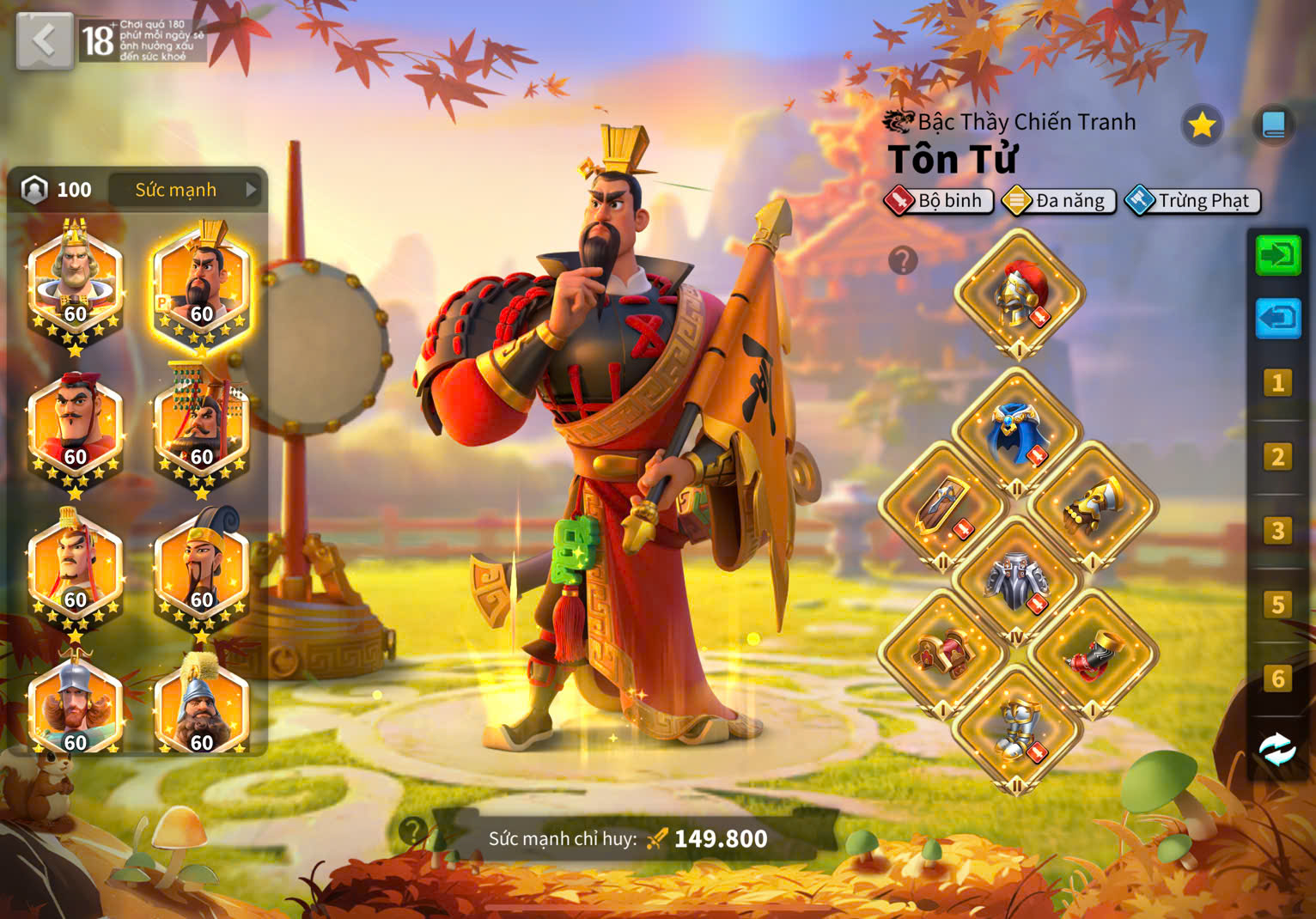This screenshot has width=1316, height=919.
Task: Go back with the top-left arrow
Action: coord(44,40)
